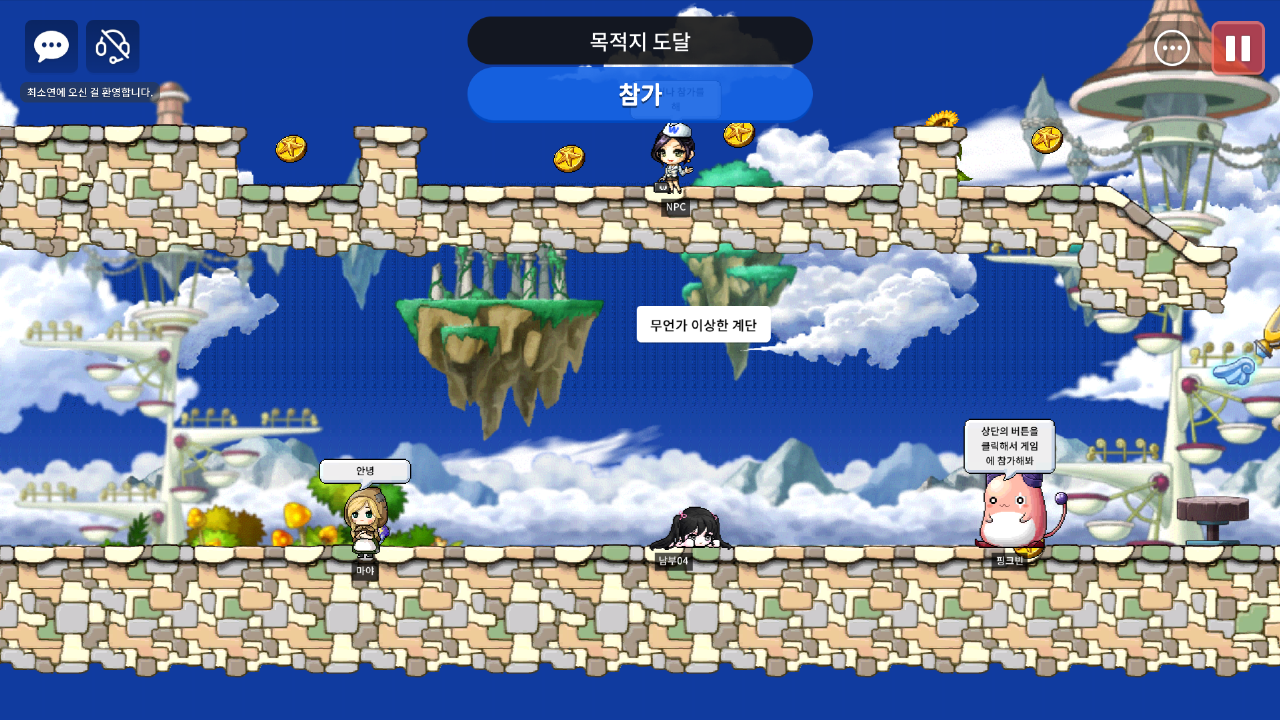
Task: Click the 안녕 speech bubble
Action: point(365,470)
